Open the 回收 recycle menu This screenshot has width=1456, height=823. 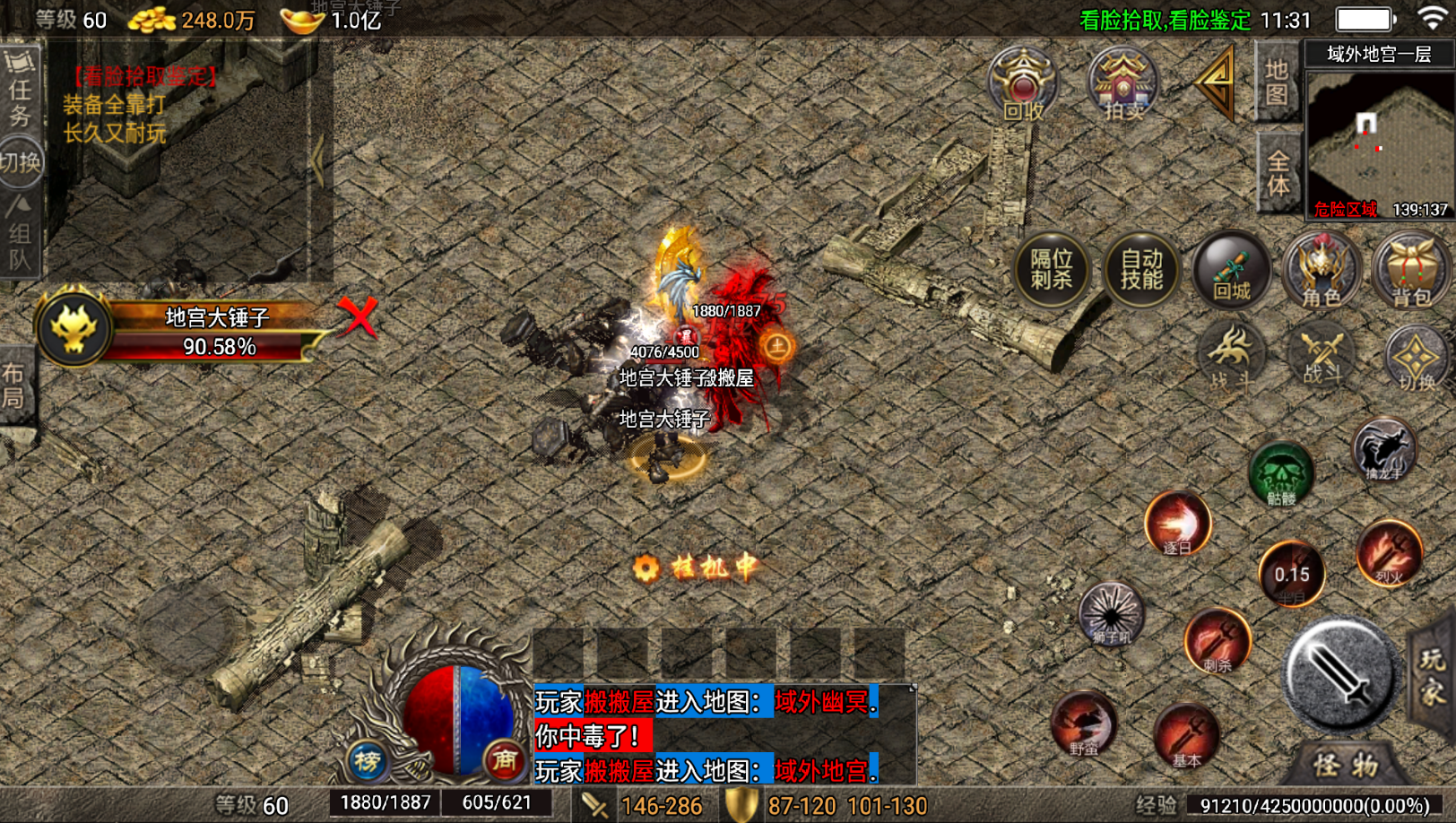[1023, 85]
